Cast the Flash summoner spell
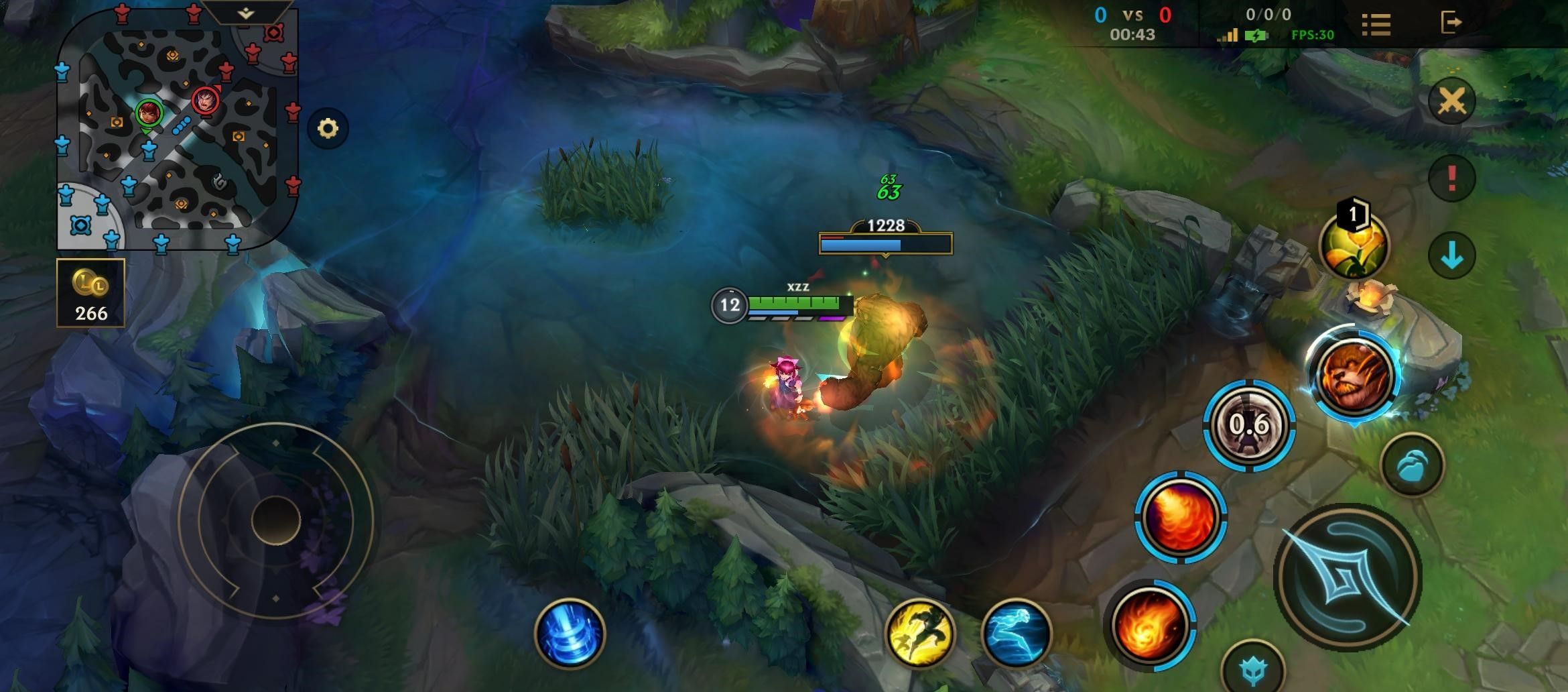 coord(919,633)
